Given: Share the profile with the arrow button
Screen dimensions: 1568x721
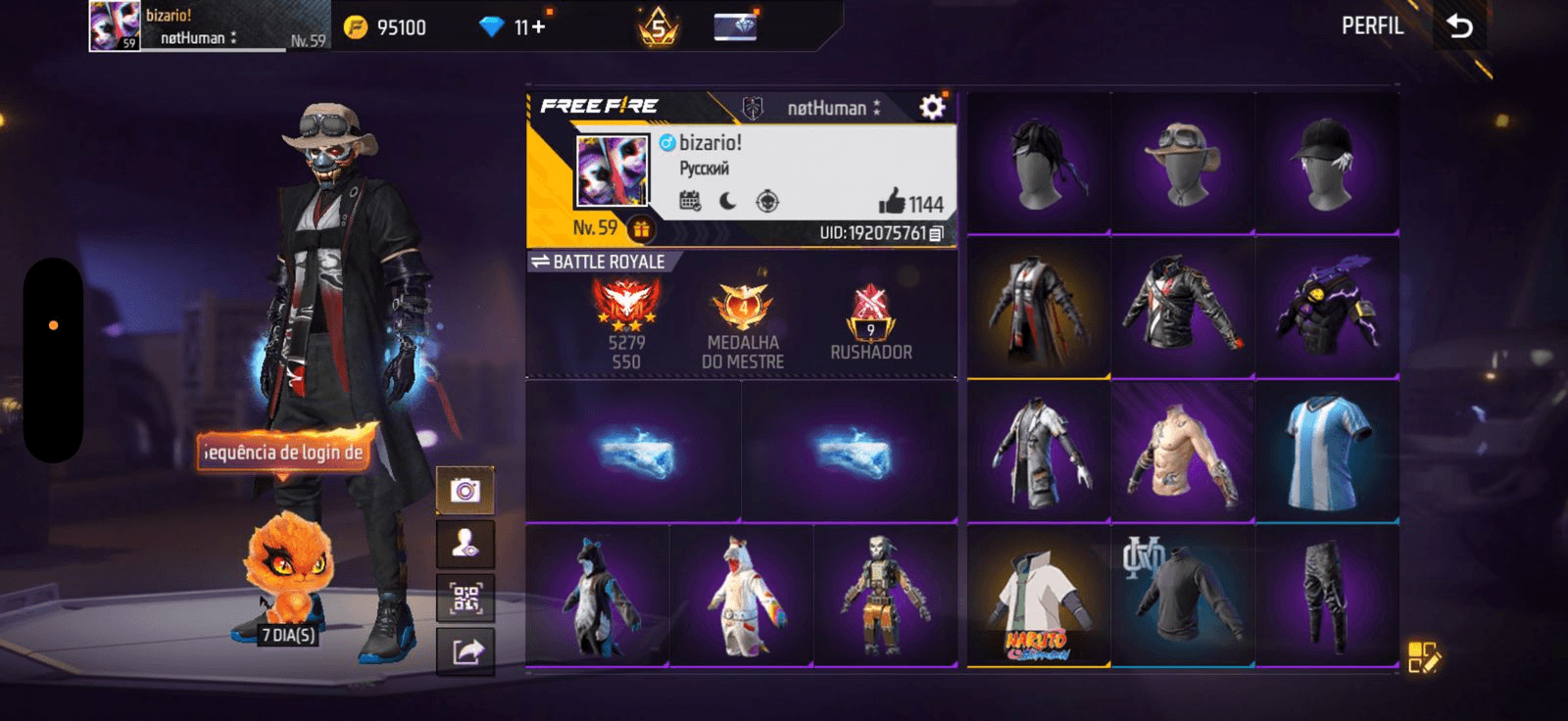Looking at the screenshot, I should tap(465, 651).
